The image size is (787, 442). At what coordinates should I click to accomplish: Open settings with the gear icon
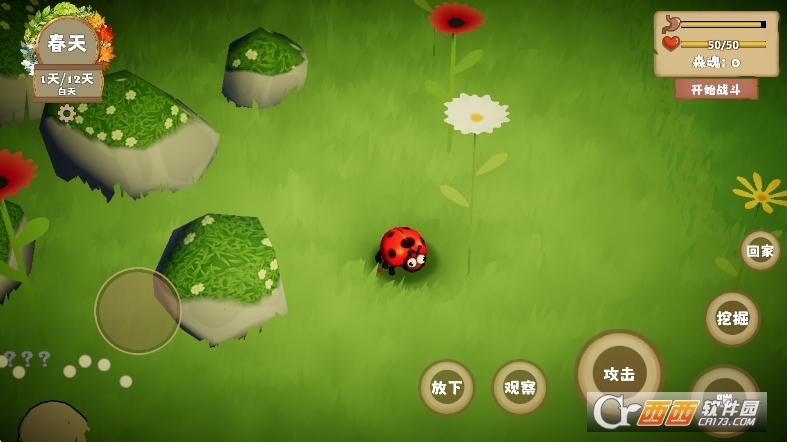pos(67,113)
